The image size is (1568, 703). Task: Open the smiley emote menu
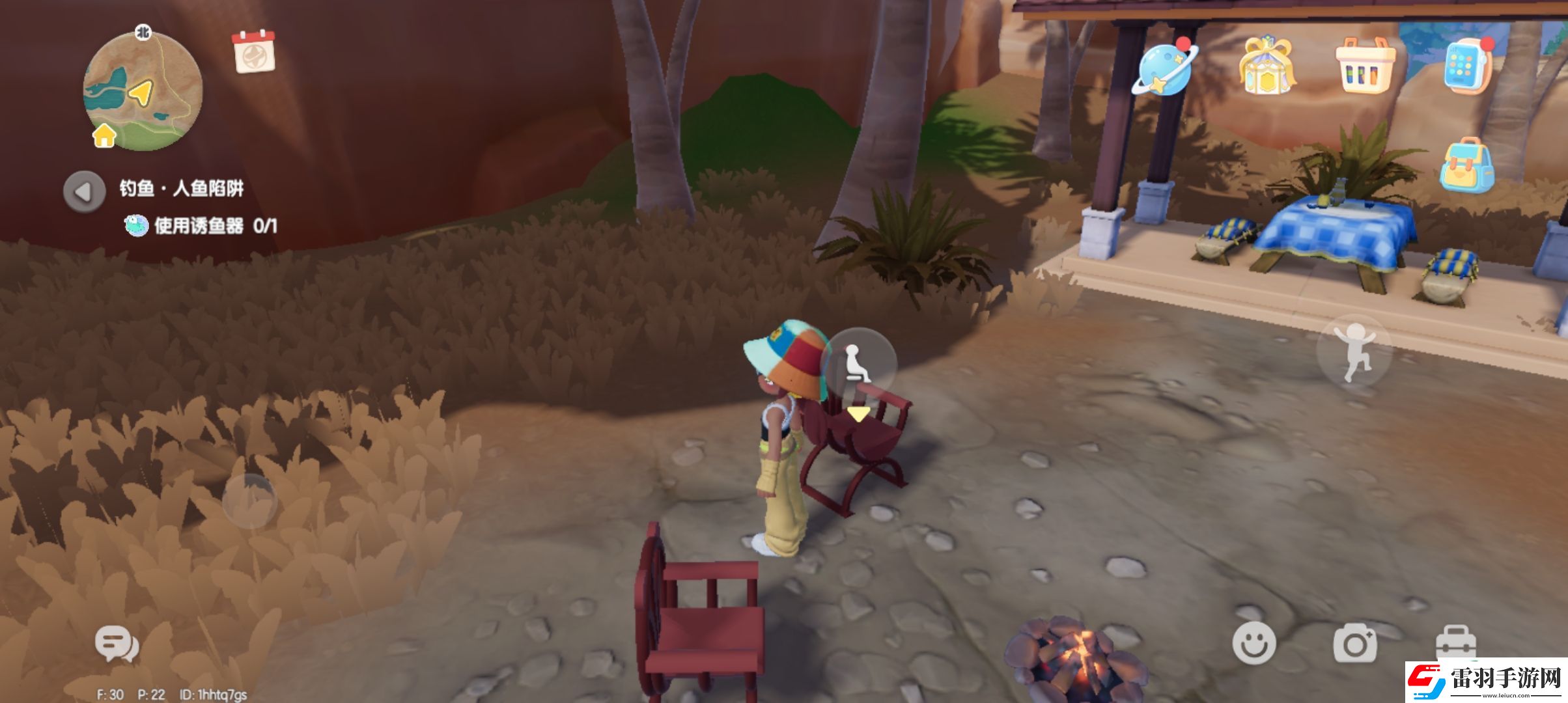click(x=1253, y=642)
